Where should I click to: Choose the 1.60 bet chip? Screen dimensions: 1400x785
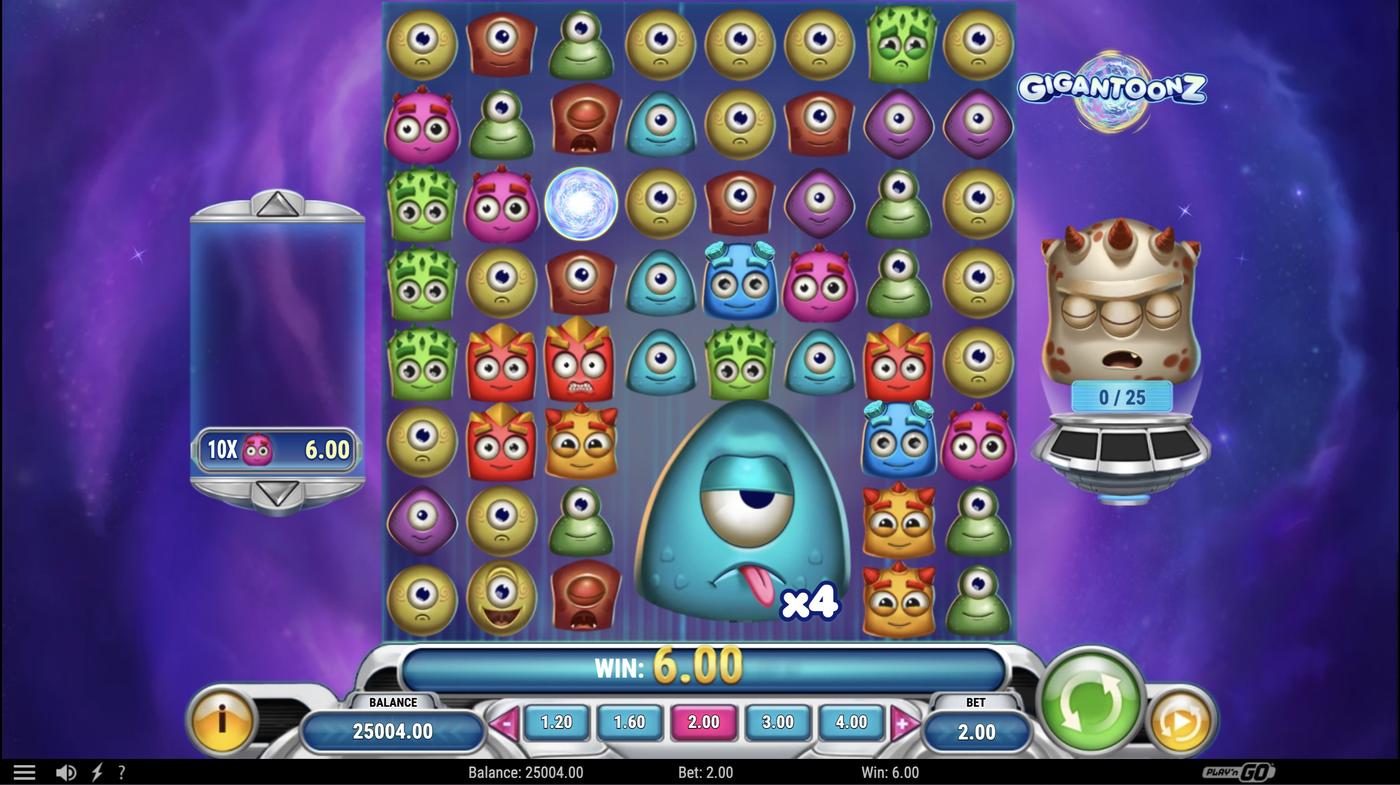coord(630,721)
